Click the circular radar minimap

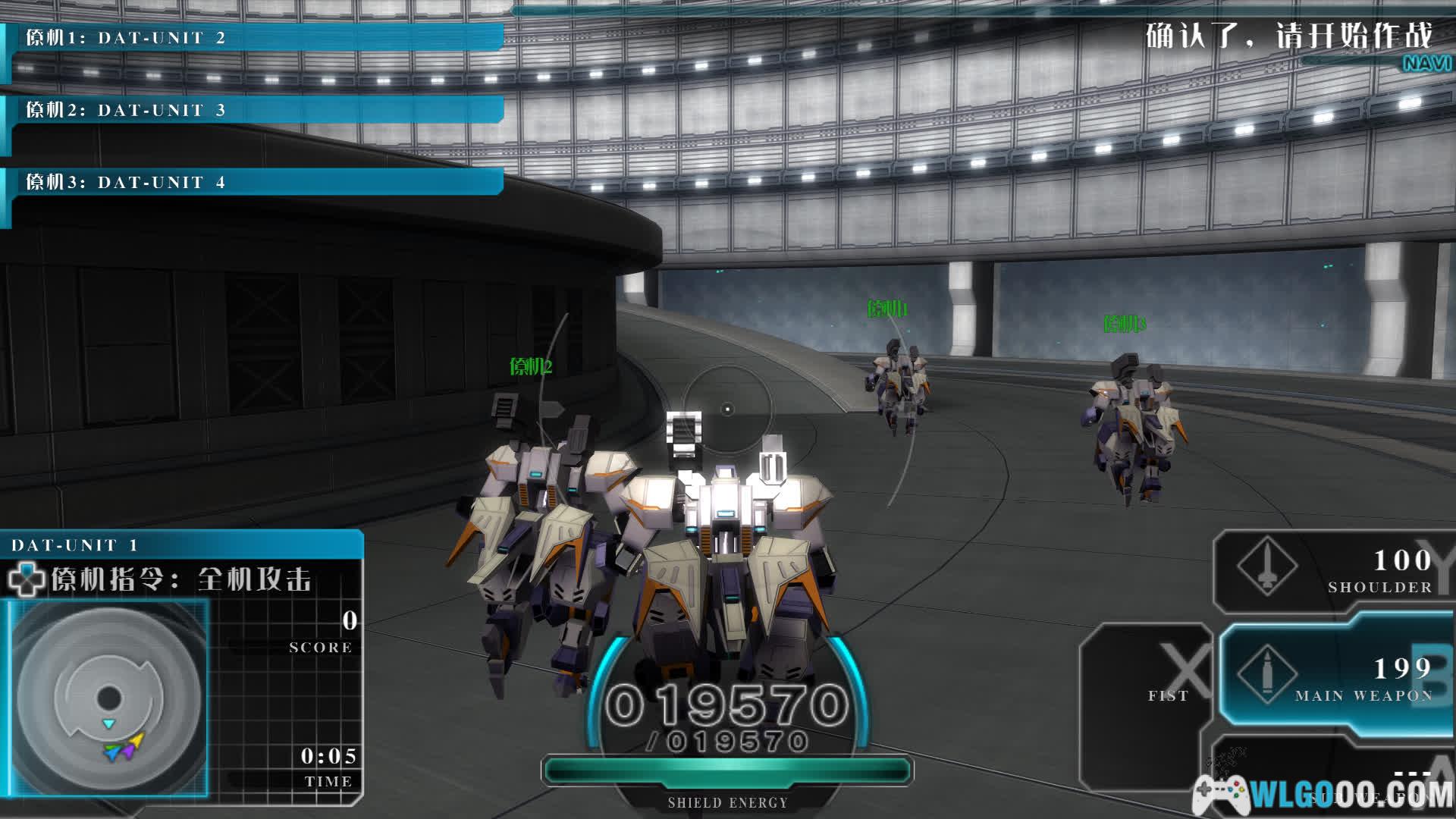109,698
